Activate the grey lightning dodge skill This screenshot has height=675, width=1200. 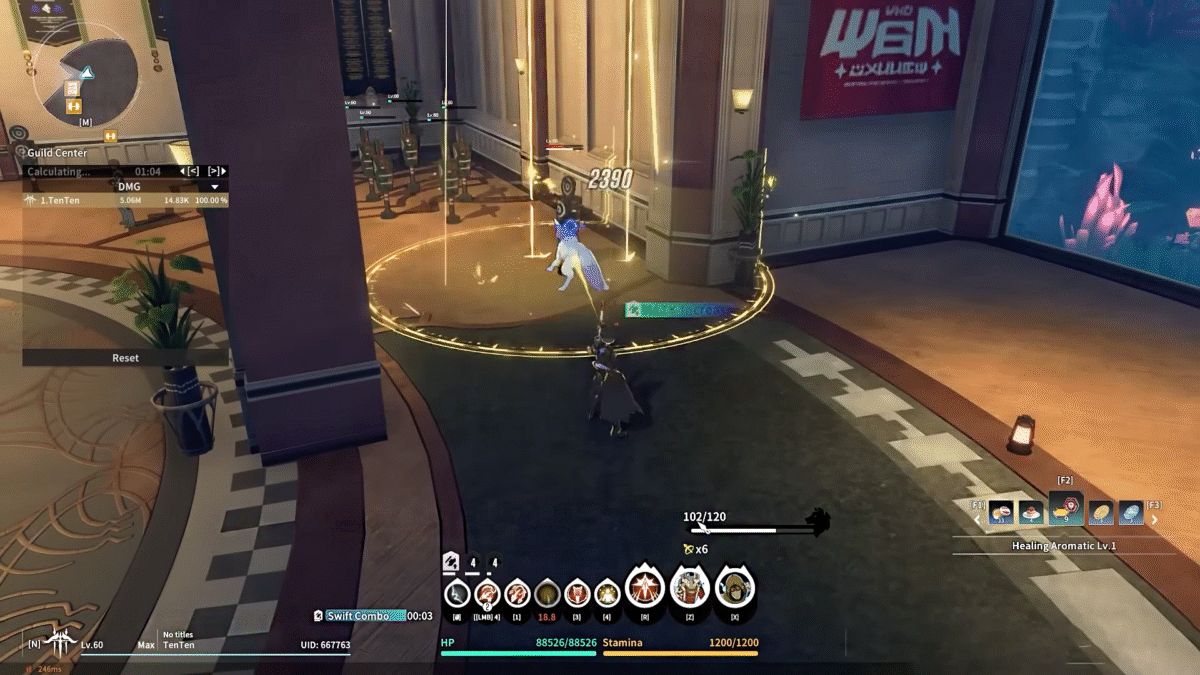point(457,594)
